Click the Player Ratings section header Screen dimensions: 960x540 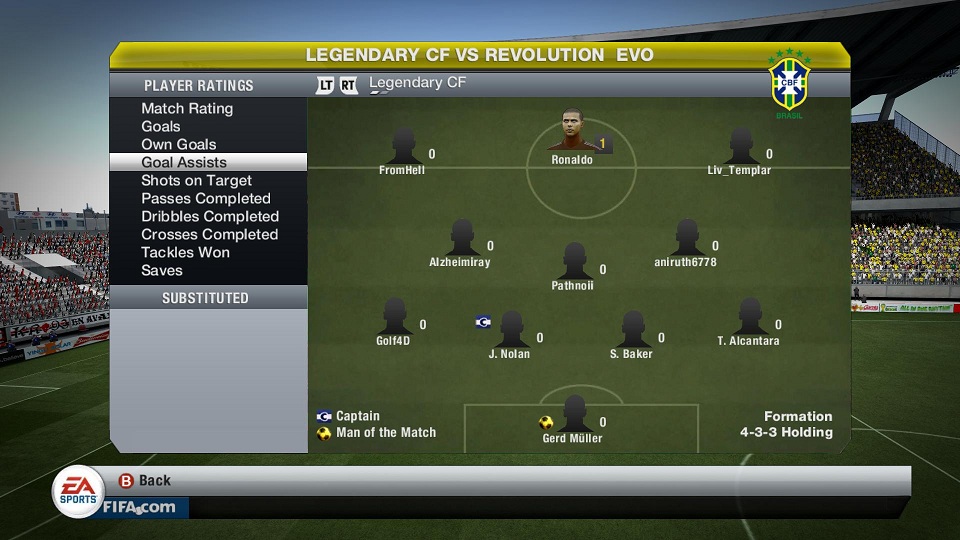coord(199,86)
